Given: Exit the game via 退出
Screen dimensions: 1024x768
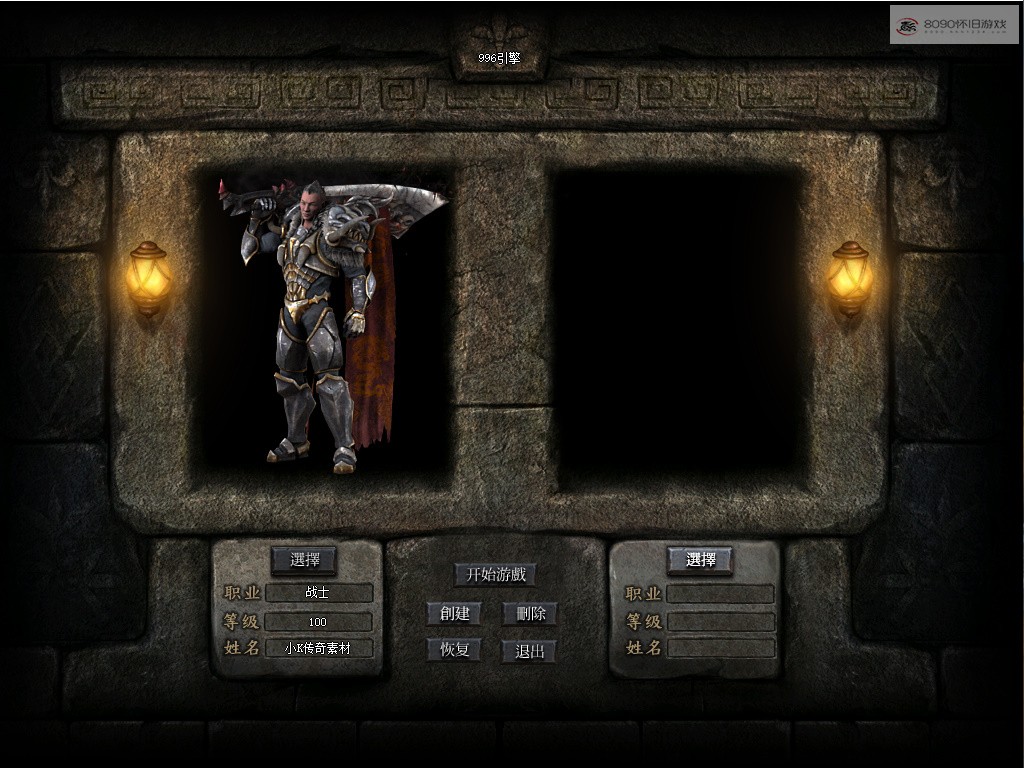Looking at the screenshot, I should click(x=529, y=651).
